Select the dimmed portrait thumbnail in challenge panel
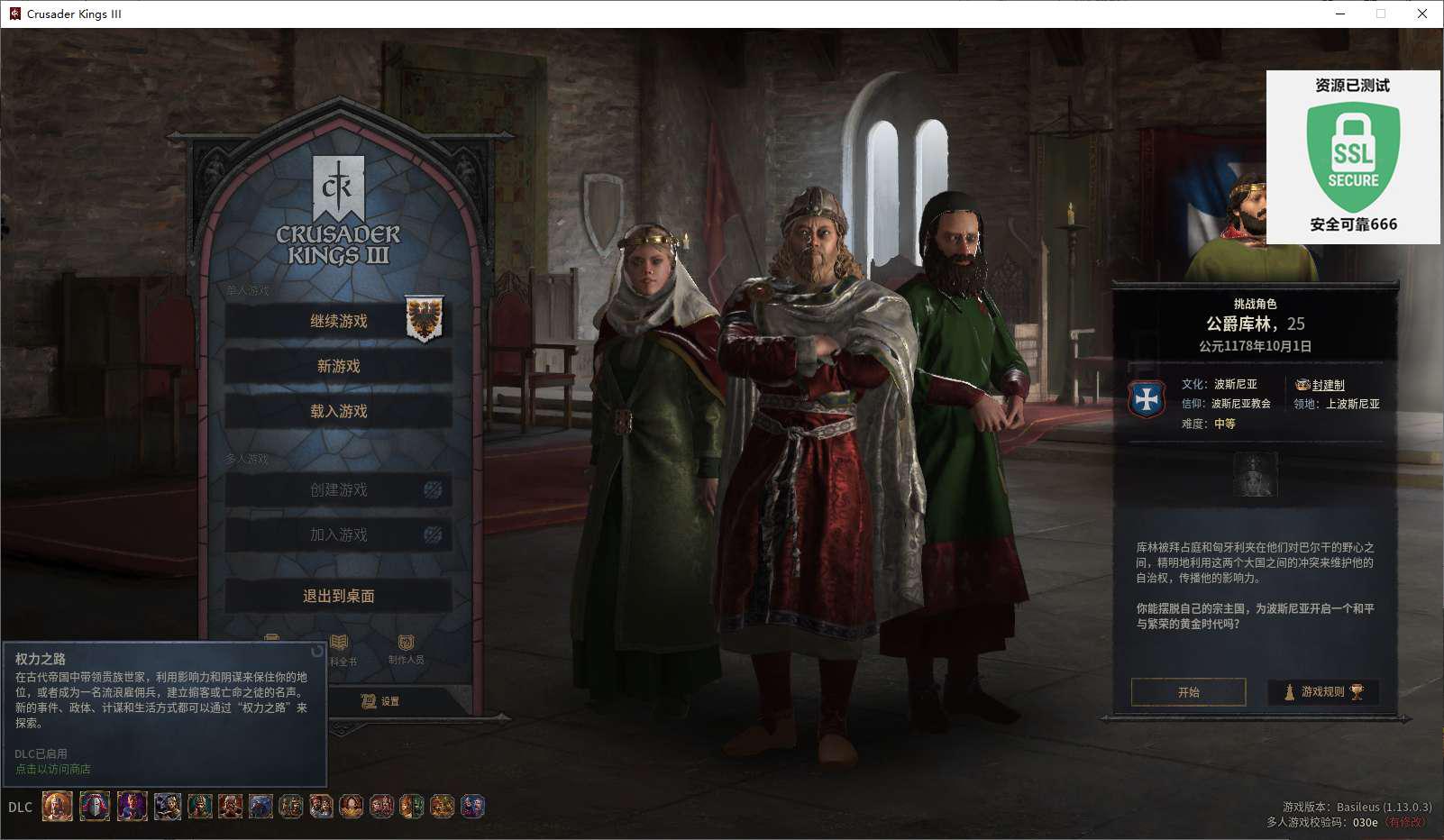This screenshot has height=840, width=1444. [1255, 474]
